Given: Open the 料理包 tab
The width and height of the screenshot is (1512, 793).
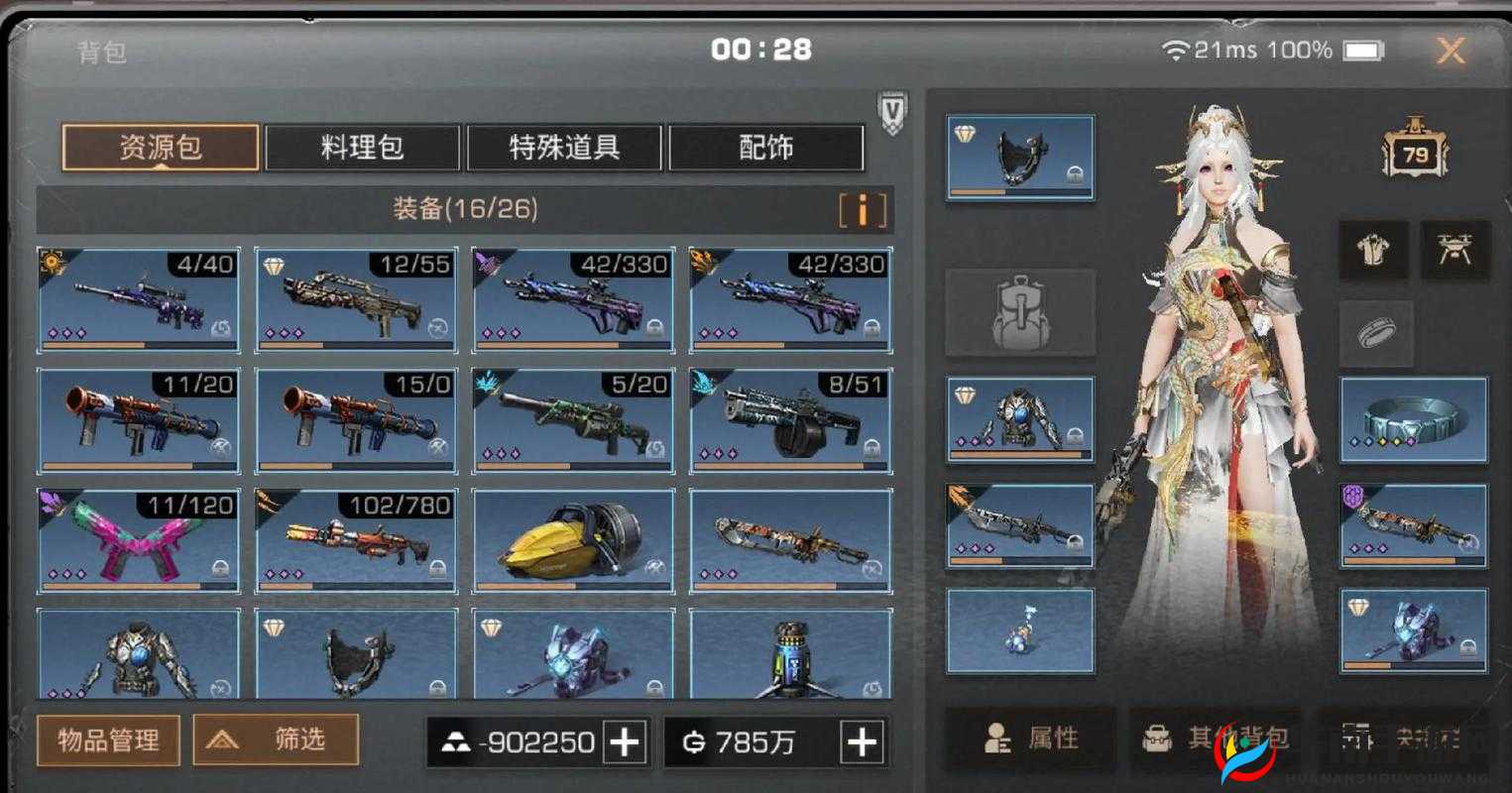Looking at the screenshot, I should [x=362, y=148].
